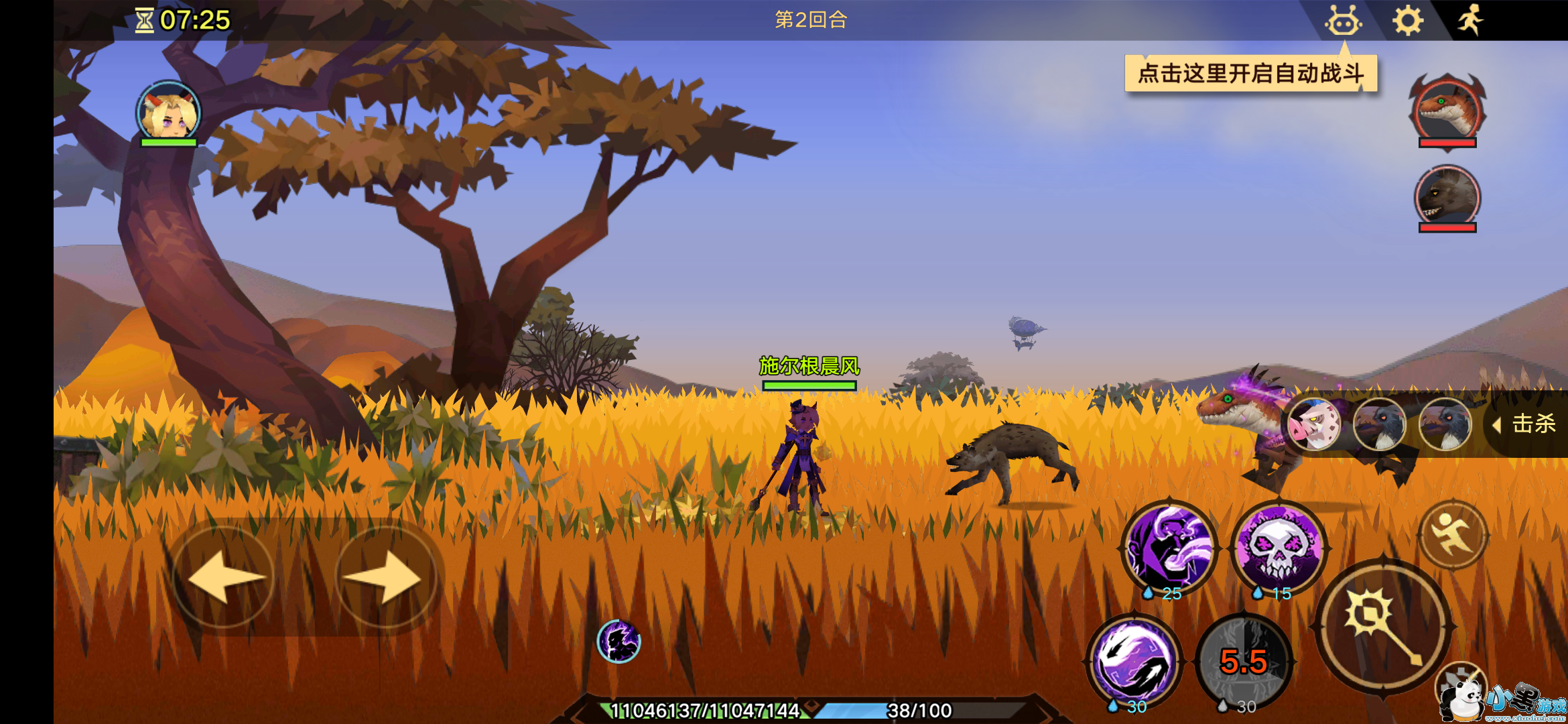Move right with the right arrow button
The width and height of the screenshot is (1568, 724).
pyautogui.click(x=386, y=577)
